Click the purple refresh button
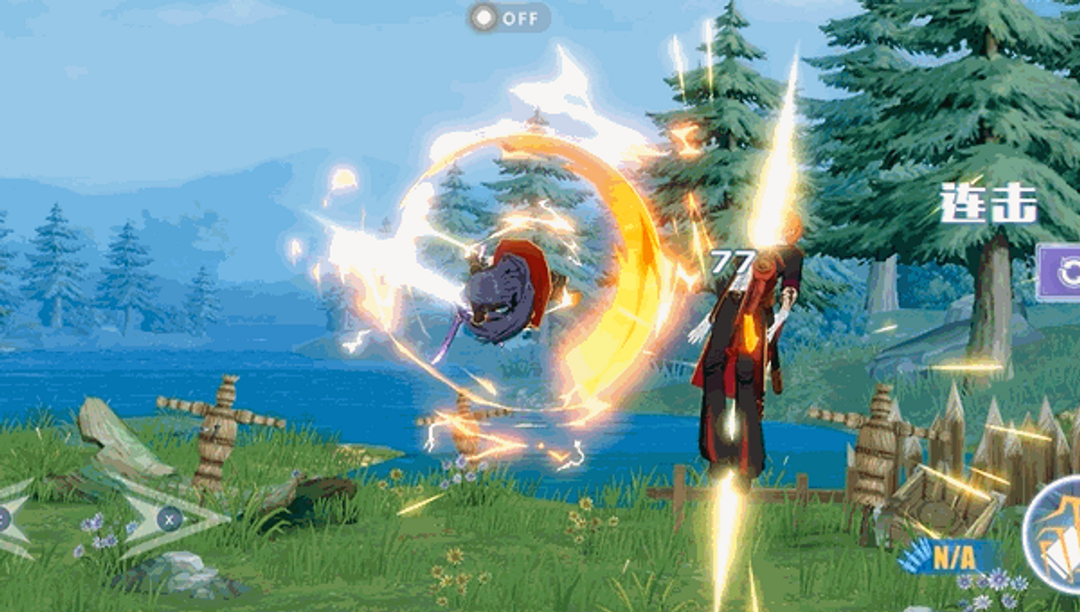 coord(1062,272)
